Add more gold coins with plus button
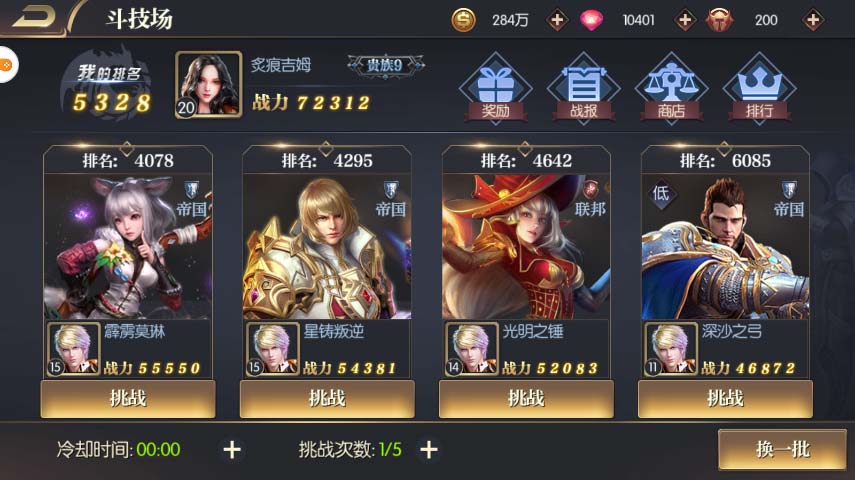 (558, 20)
